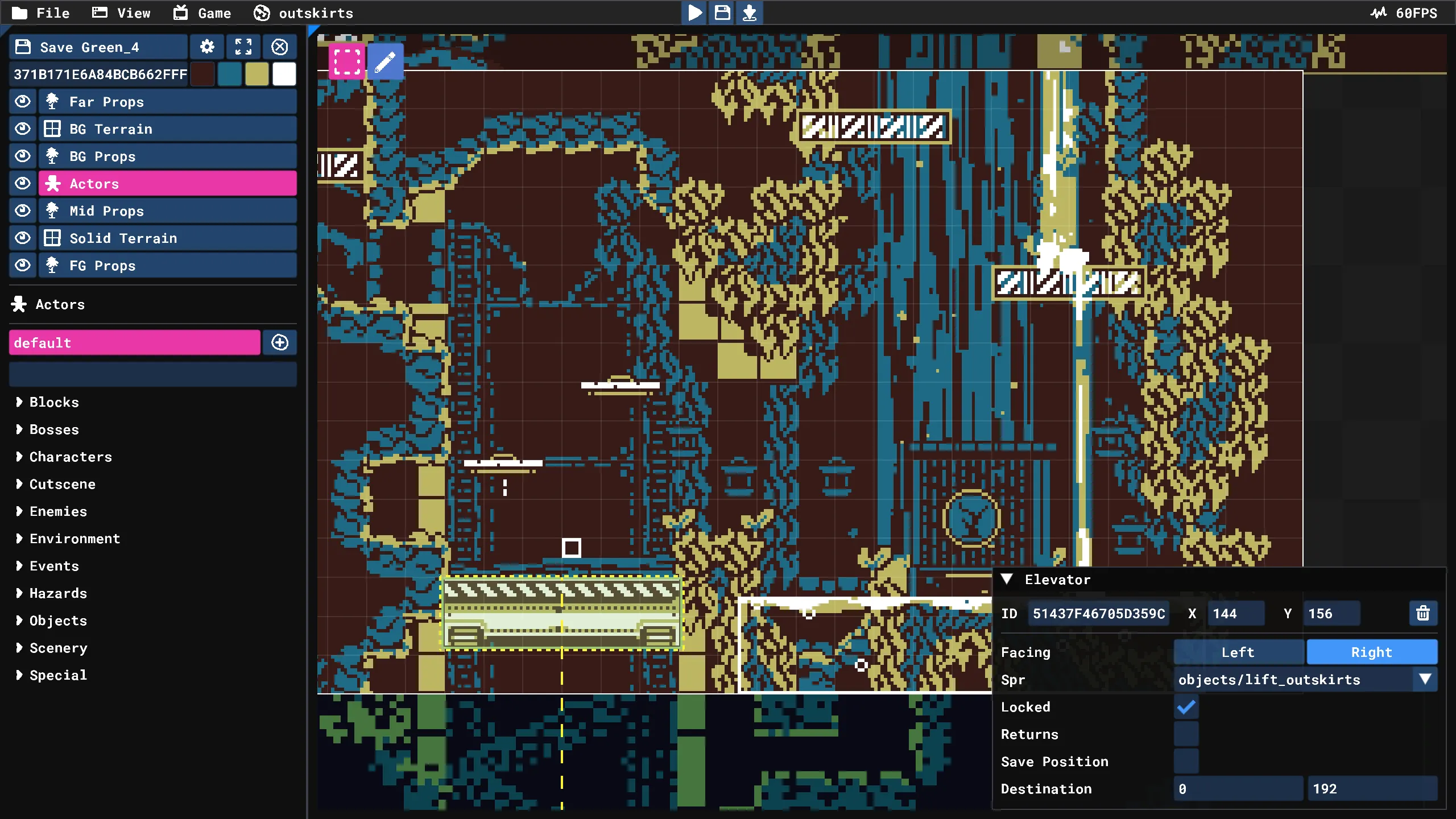This screenshot has height=819, width=1456.
Task: Click the save icon in the top toolbar
Action: click(721, 13)
